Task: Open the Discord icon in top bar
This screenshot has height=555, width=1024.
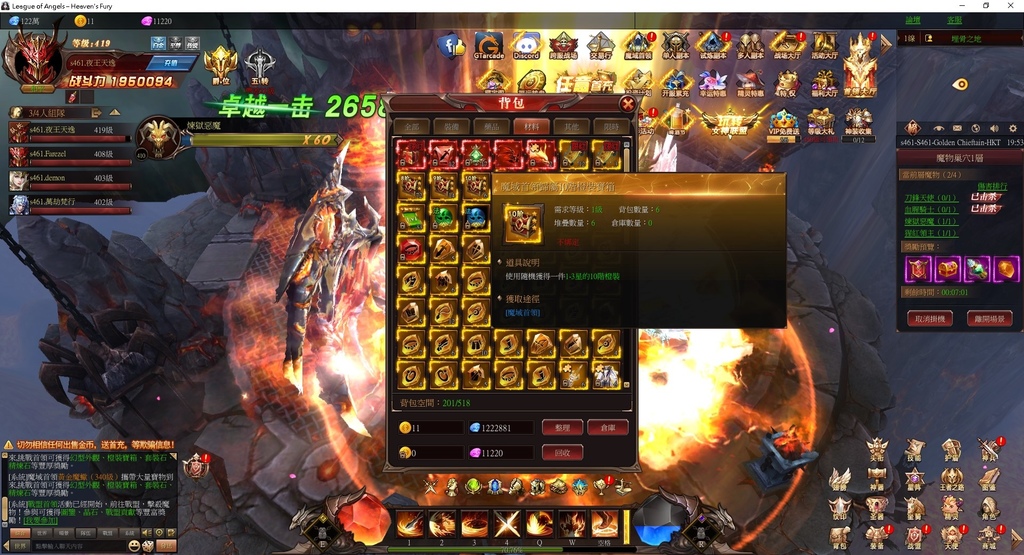Action: [x=526, y=46]
